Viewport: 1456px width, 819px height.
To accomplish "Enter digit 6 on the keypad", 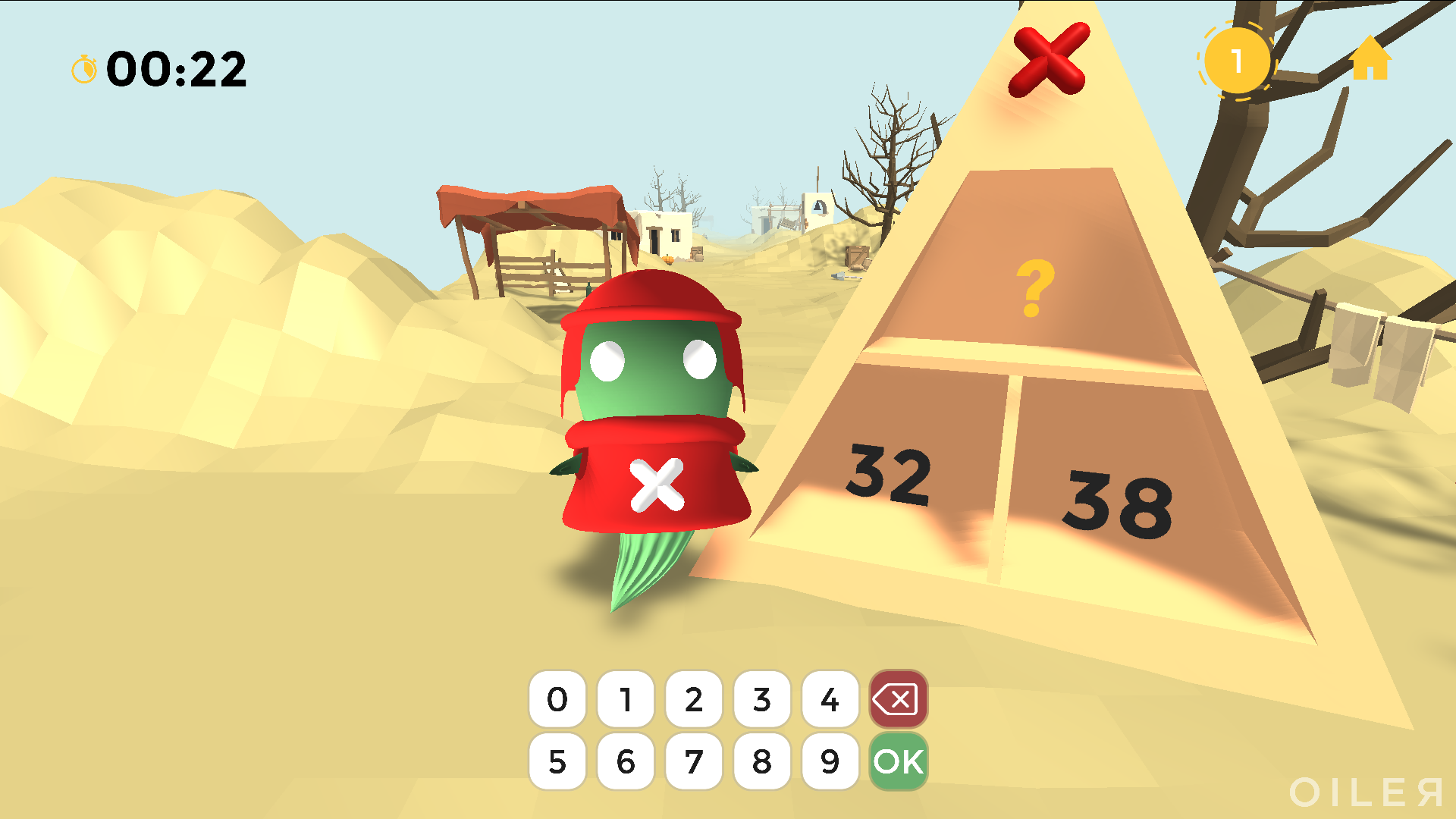I will pos(626,761).
